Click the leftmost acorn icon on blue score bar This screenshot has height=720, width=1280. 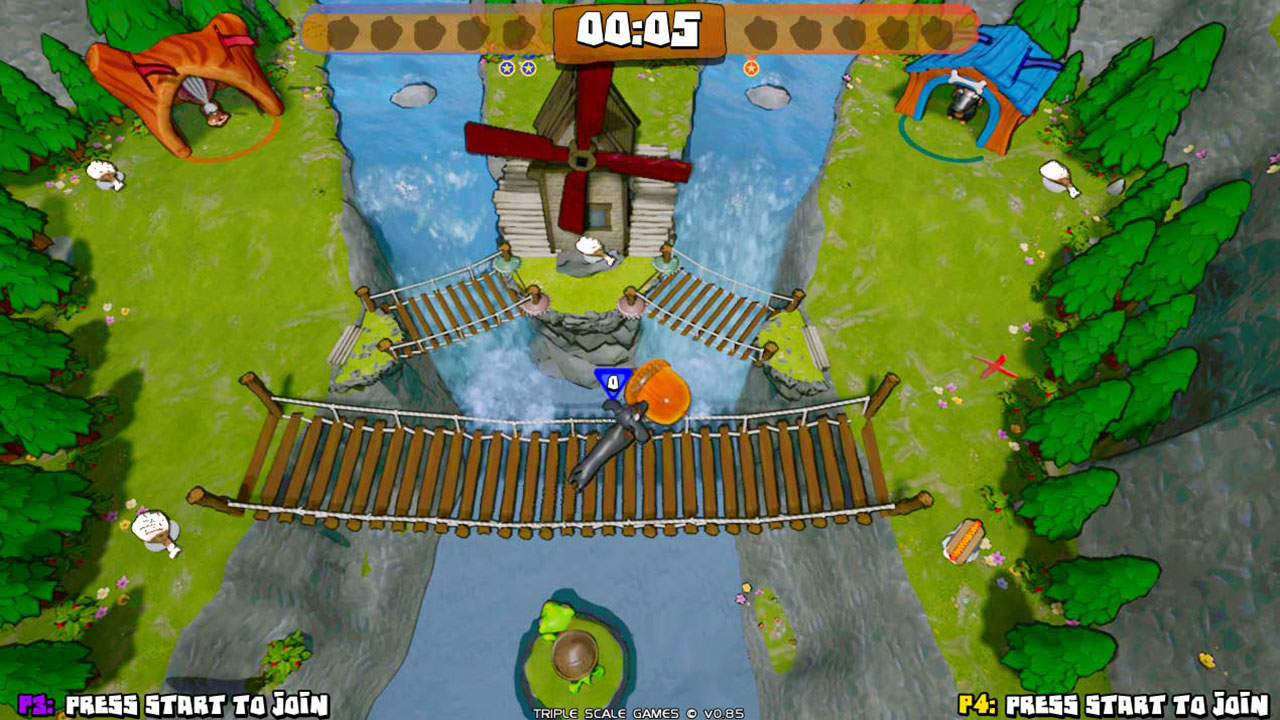345,32
